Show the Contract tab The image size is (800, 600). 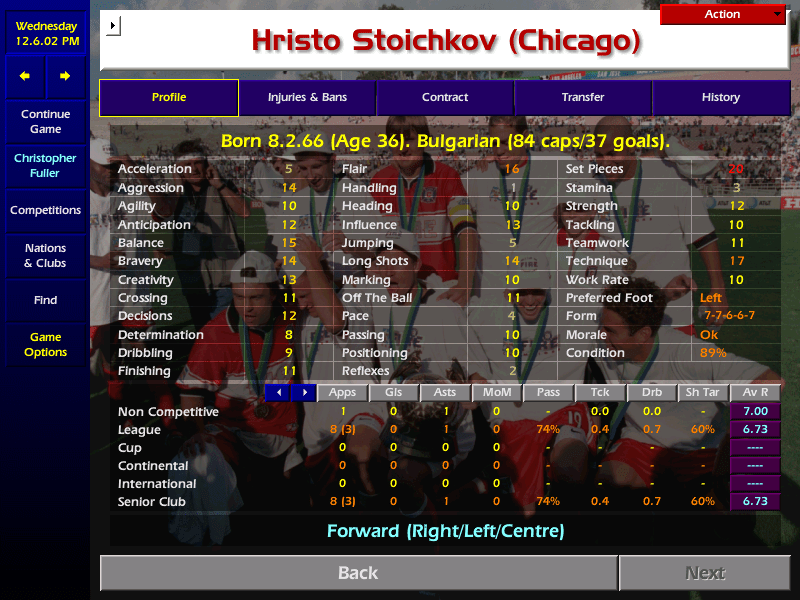445,98
